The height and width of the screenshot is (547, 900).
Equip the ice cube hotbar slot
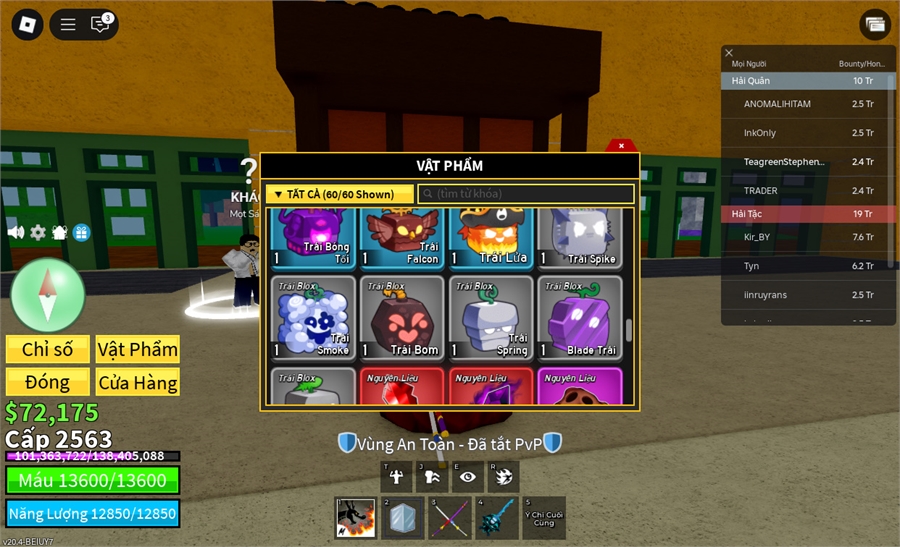[x=402, y=518]
